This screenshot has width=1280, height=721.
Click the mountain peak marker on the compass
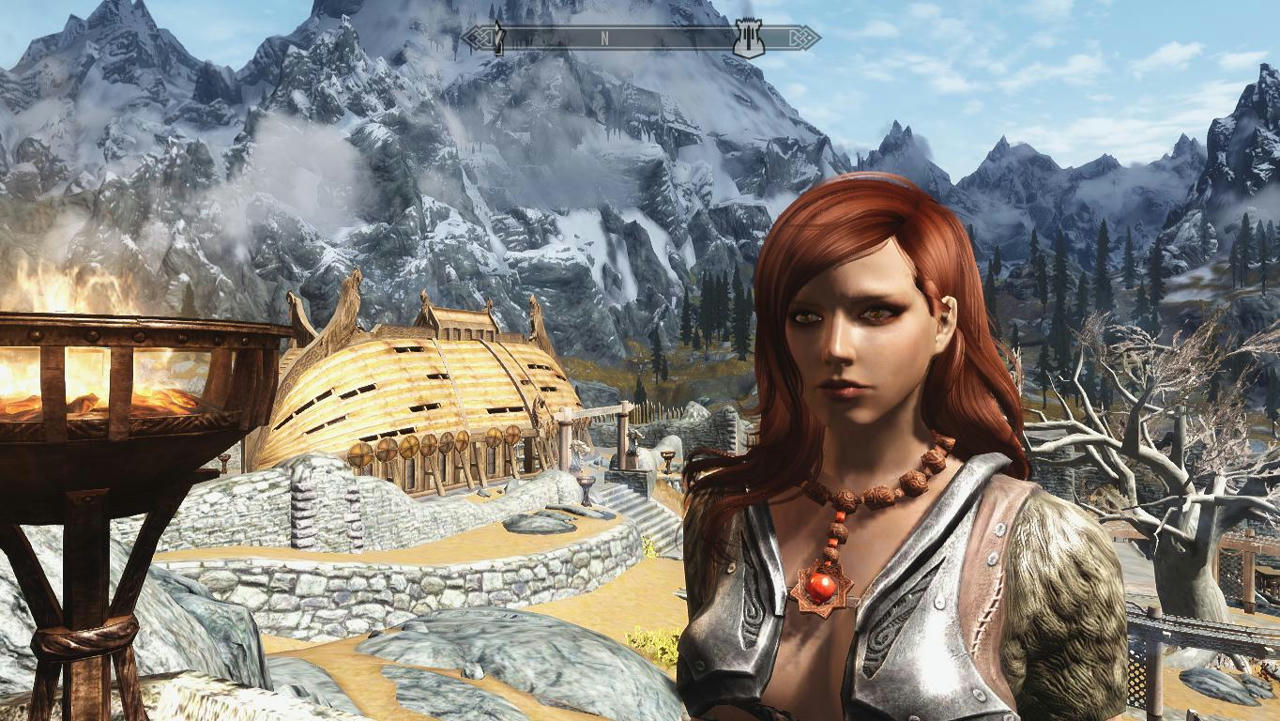[496, 36]
